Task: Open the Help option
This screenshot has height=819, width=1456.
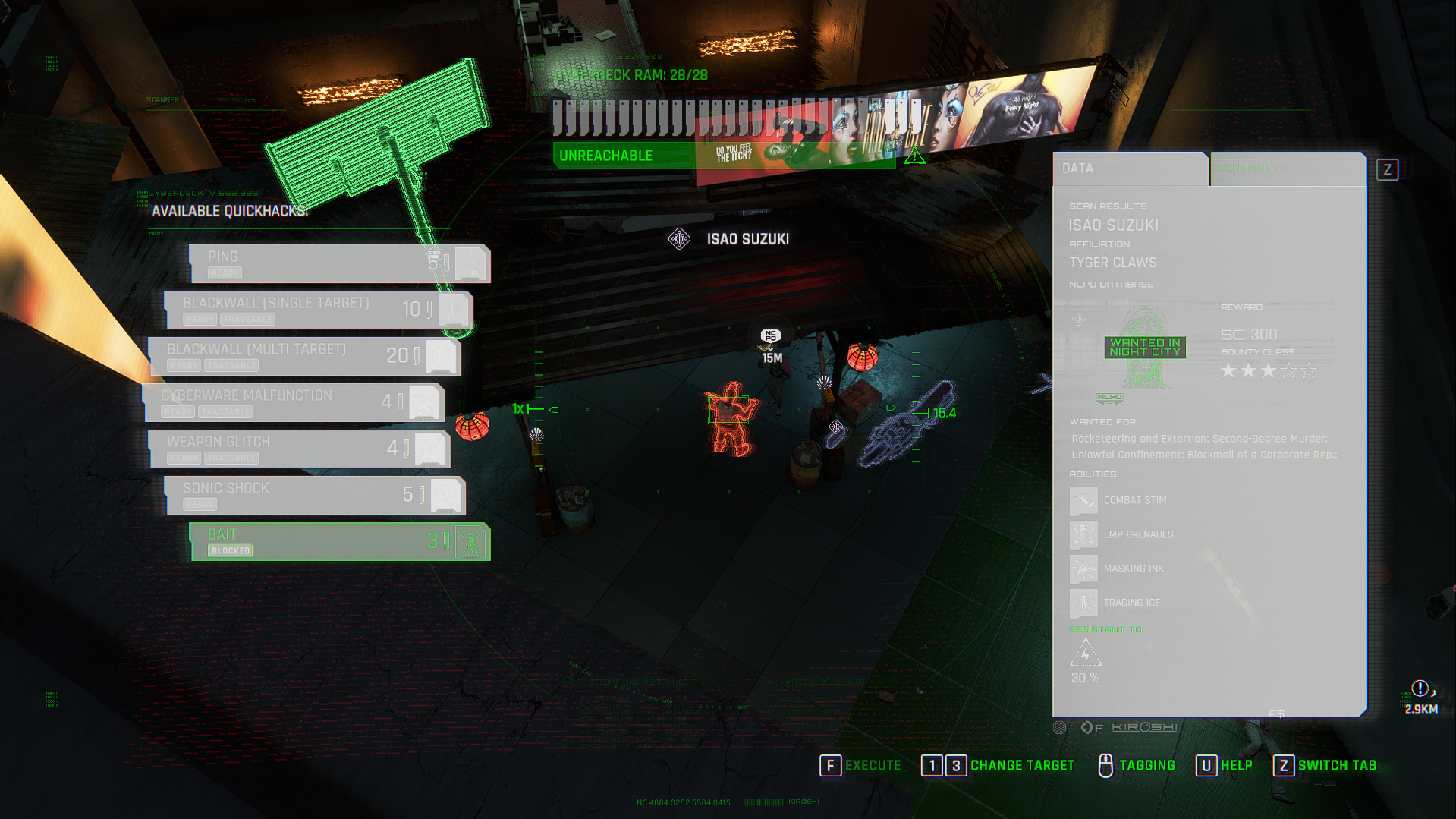Action: [x=1224, y=765]
